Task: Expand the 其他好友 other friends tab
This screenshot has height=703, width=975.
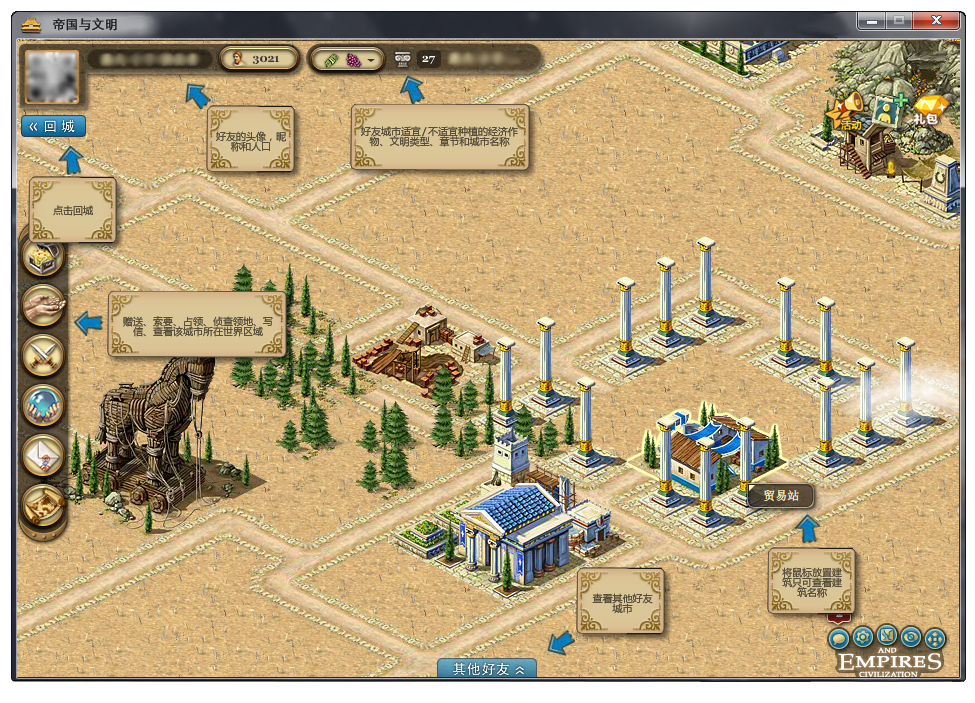Action: pyautogui.click(x=487, y=669)
